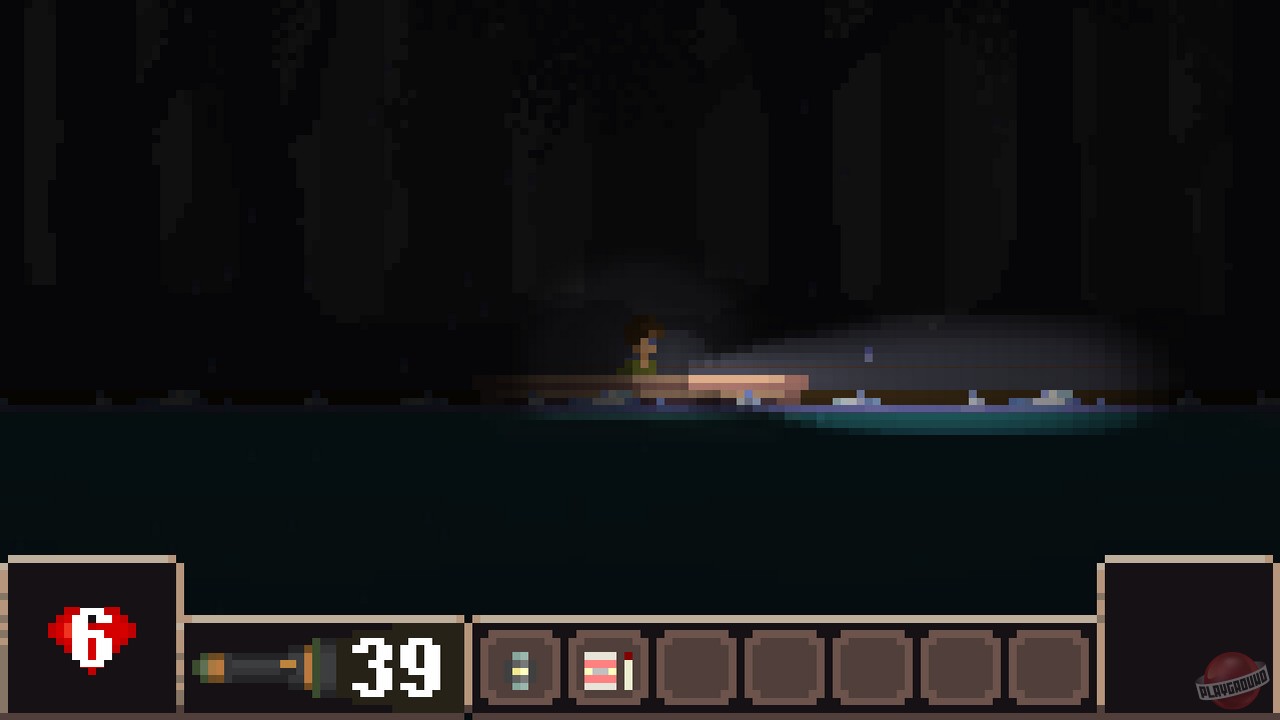This screenshot has width=1280, height=720.
Task: Click the character sitting in the boat
Action: 645,350
